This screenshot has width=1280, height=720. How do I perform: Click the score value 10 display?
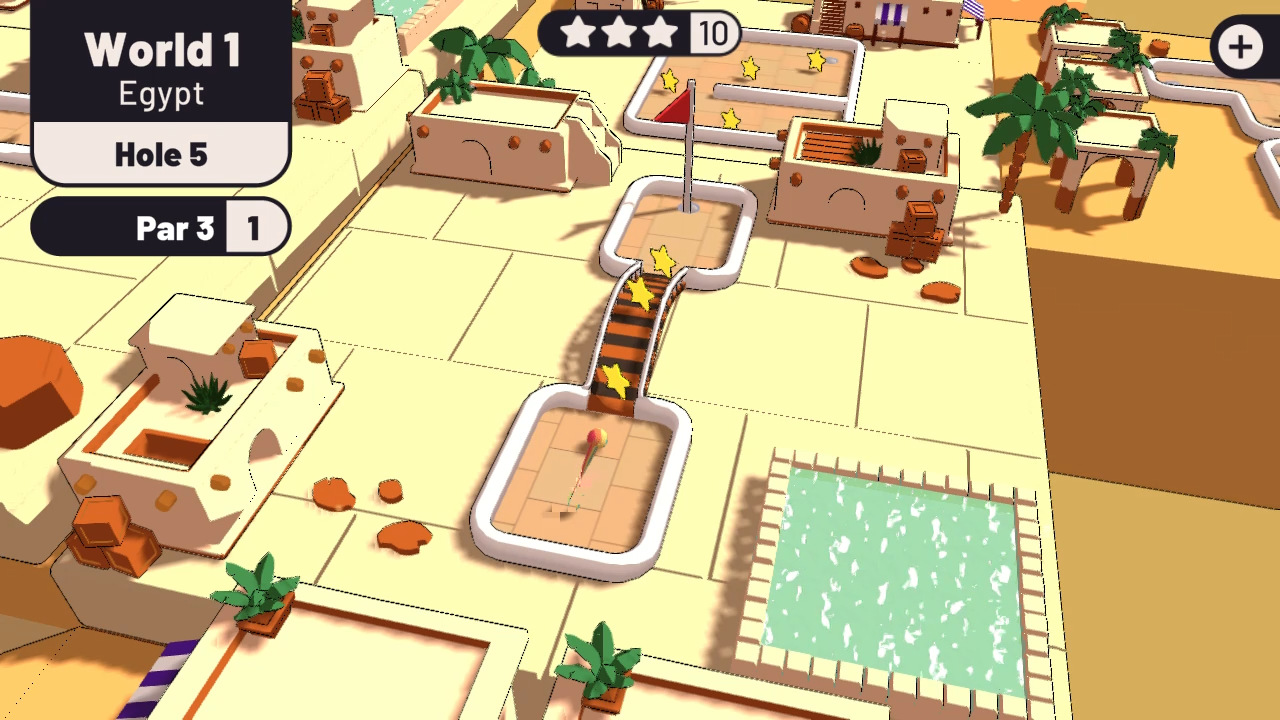click(713, 33)
